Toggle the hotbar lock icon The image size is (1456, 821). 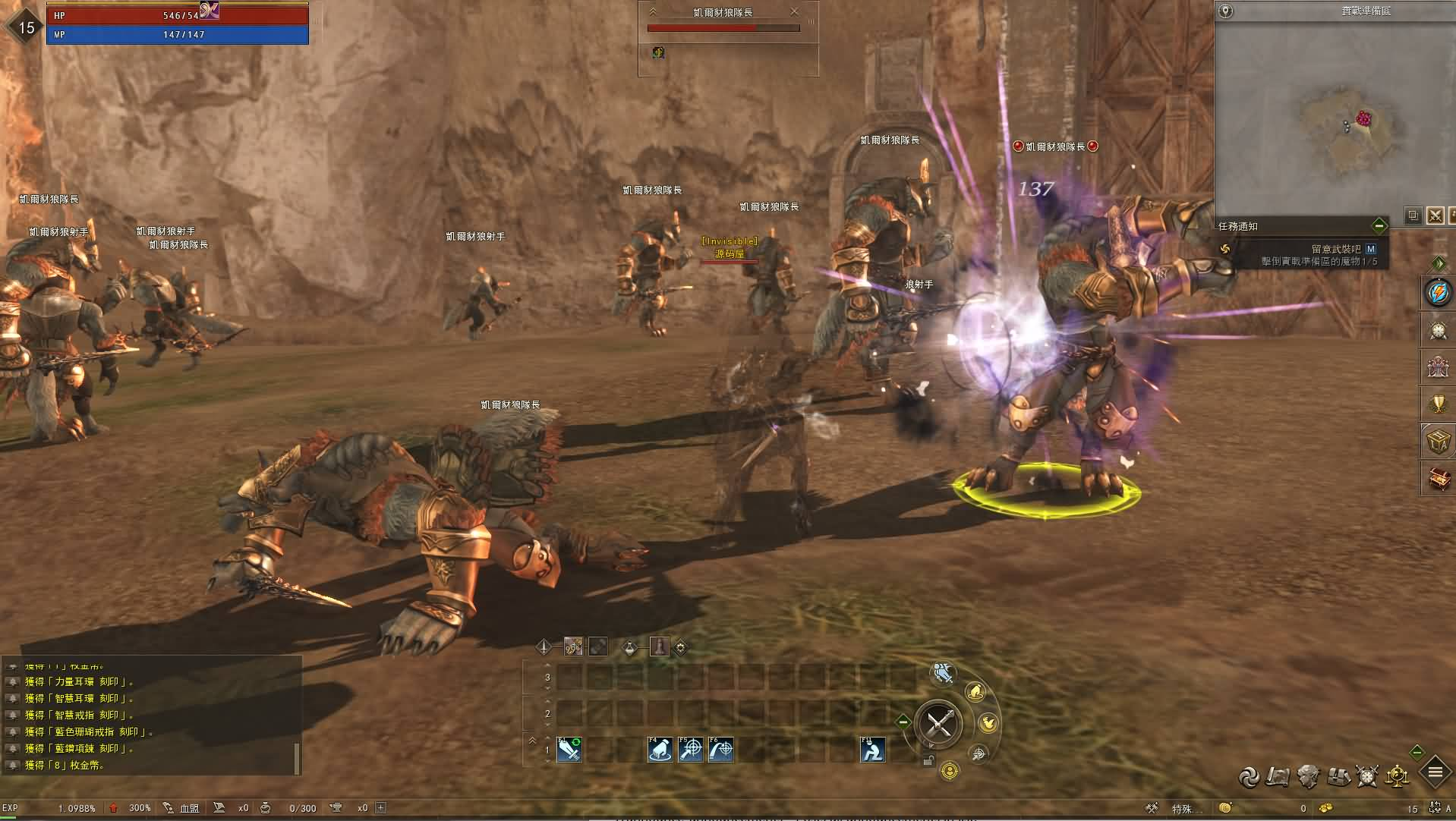(x=928, y=760)
